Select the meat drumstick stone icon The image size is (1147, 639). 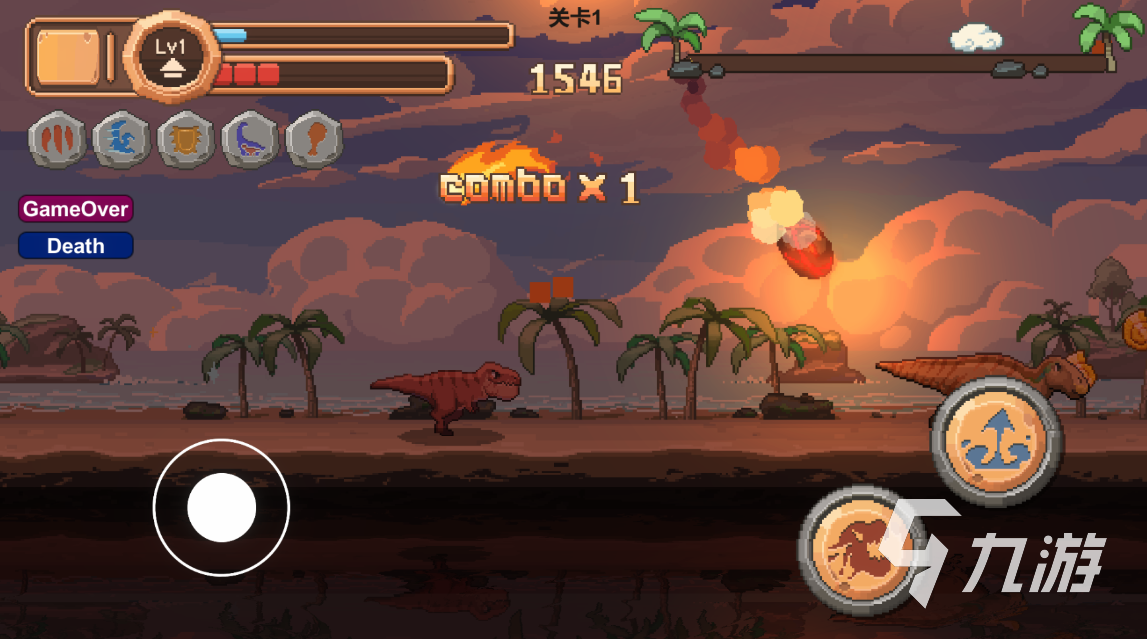tap(314, 140)
